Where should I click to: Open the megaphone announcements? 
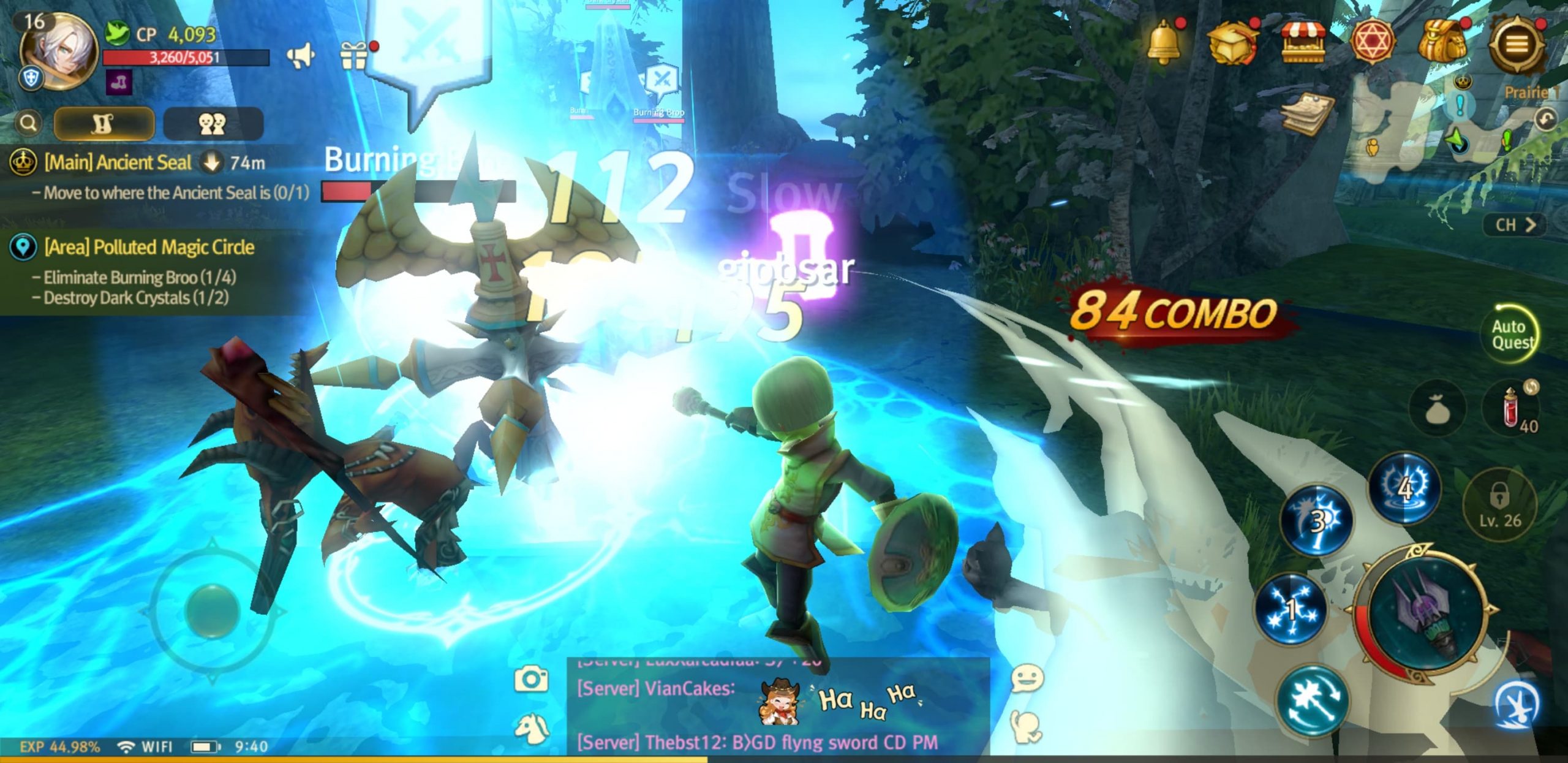[x=300, y=56]
